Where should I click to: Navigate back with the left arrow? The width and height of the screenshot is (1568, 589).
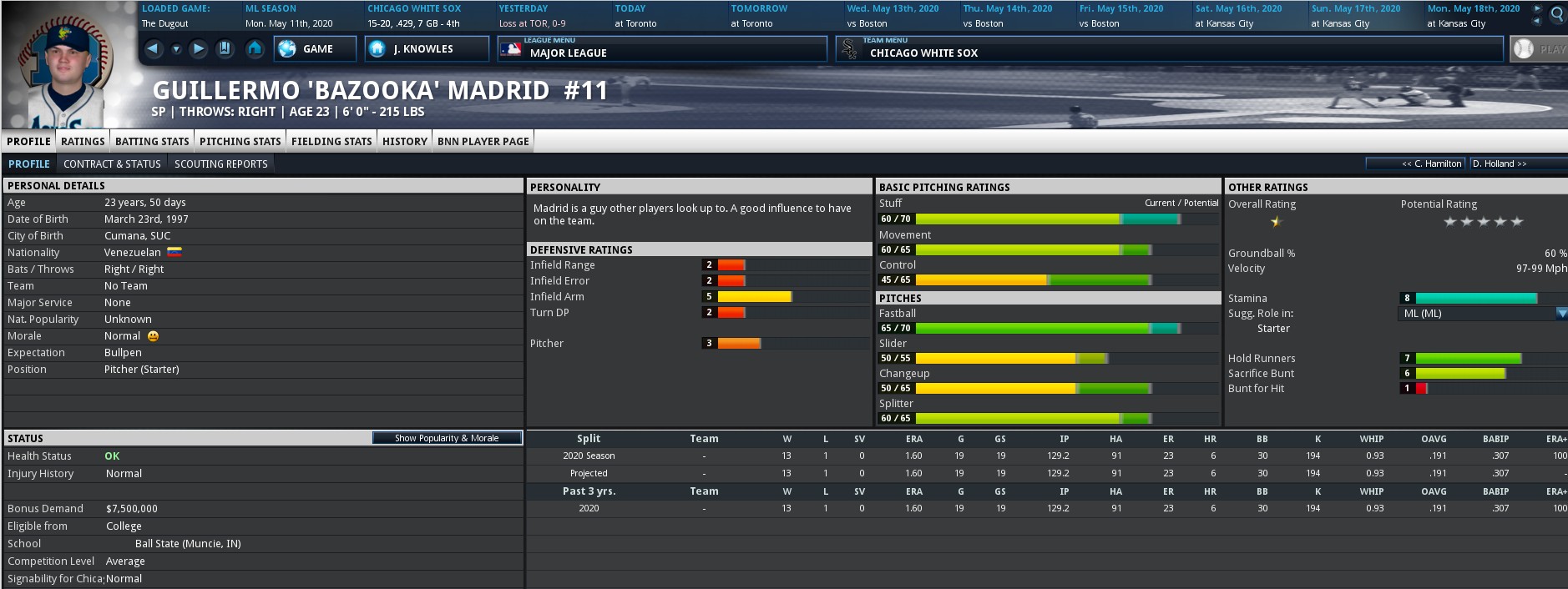tap(153, 49)
